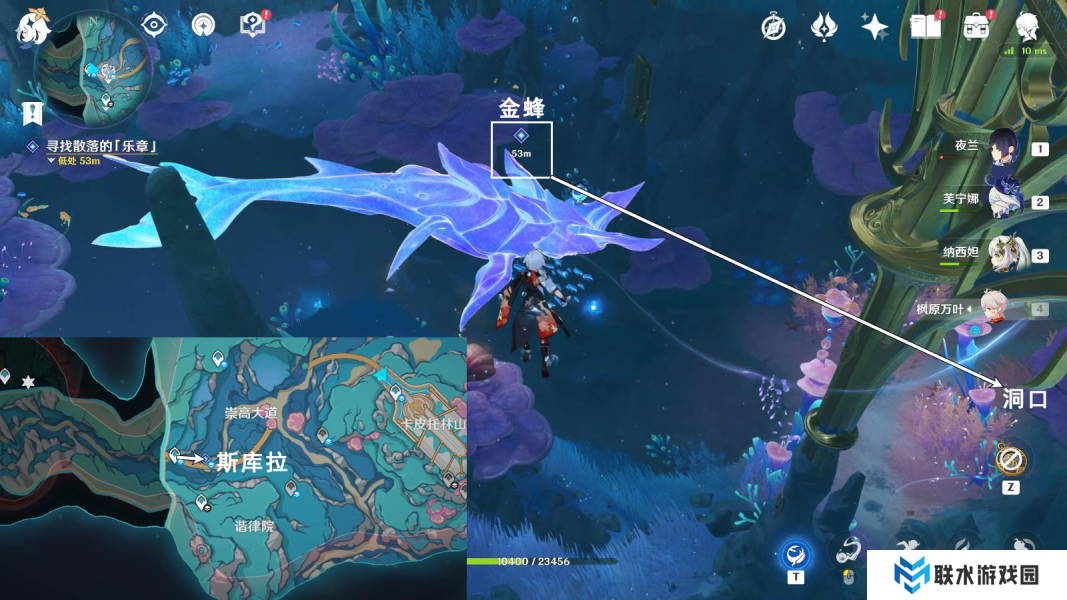The width and height of the screenshot is (1067, 600).
Task: Open the four-point star Wish icon
Action: coord(874,27)
